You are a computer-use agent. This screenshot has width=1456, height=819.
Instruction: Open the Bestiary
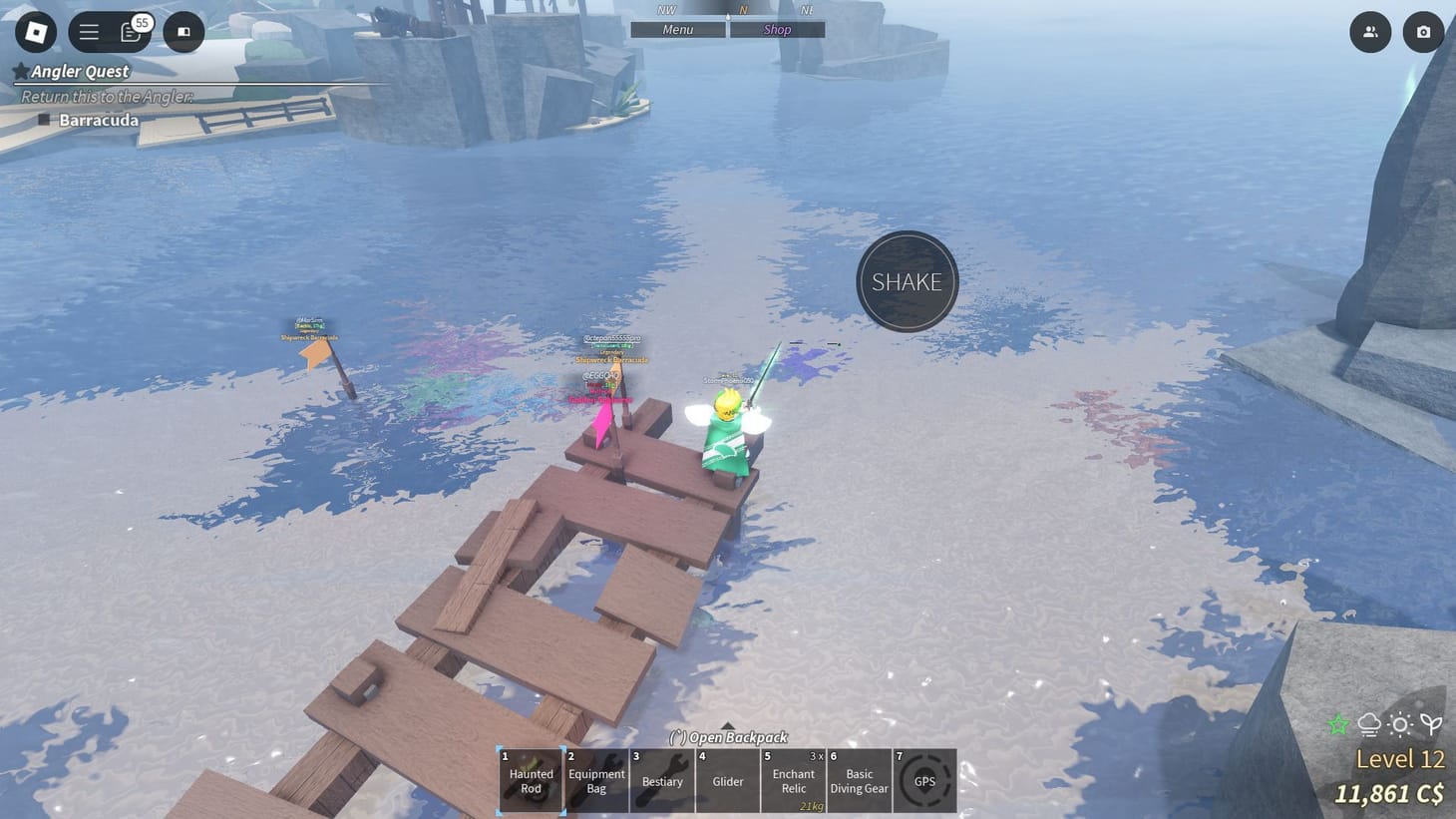(661, 780)
